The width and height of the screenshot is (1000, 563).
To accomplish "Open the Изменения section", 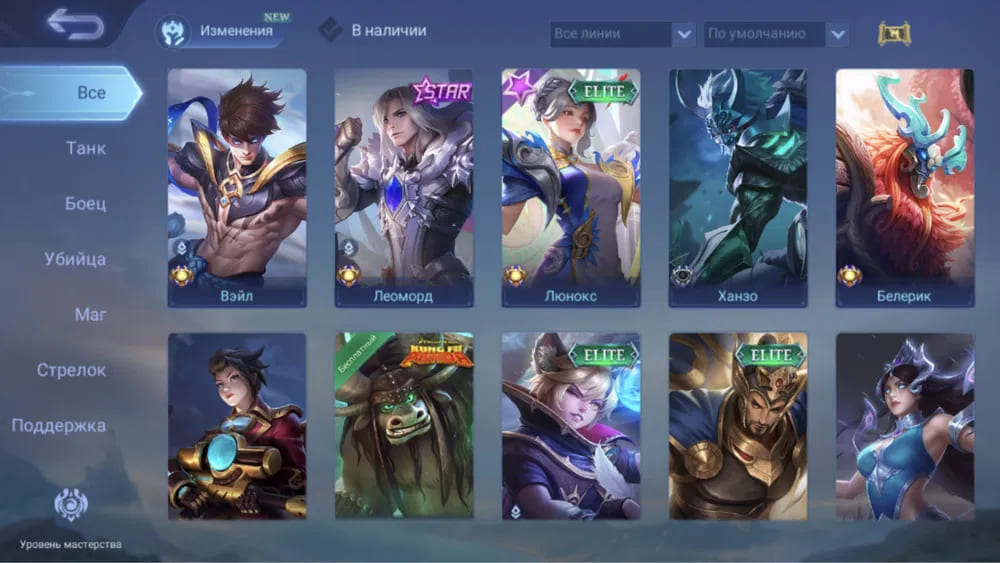I will pyautogui.click(x=220, y=31).
